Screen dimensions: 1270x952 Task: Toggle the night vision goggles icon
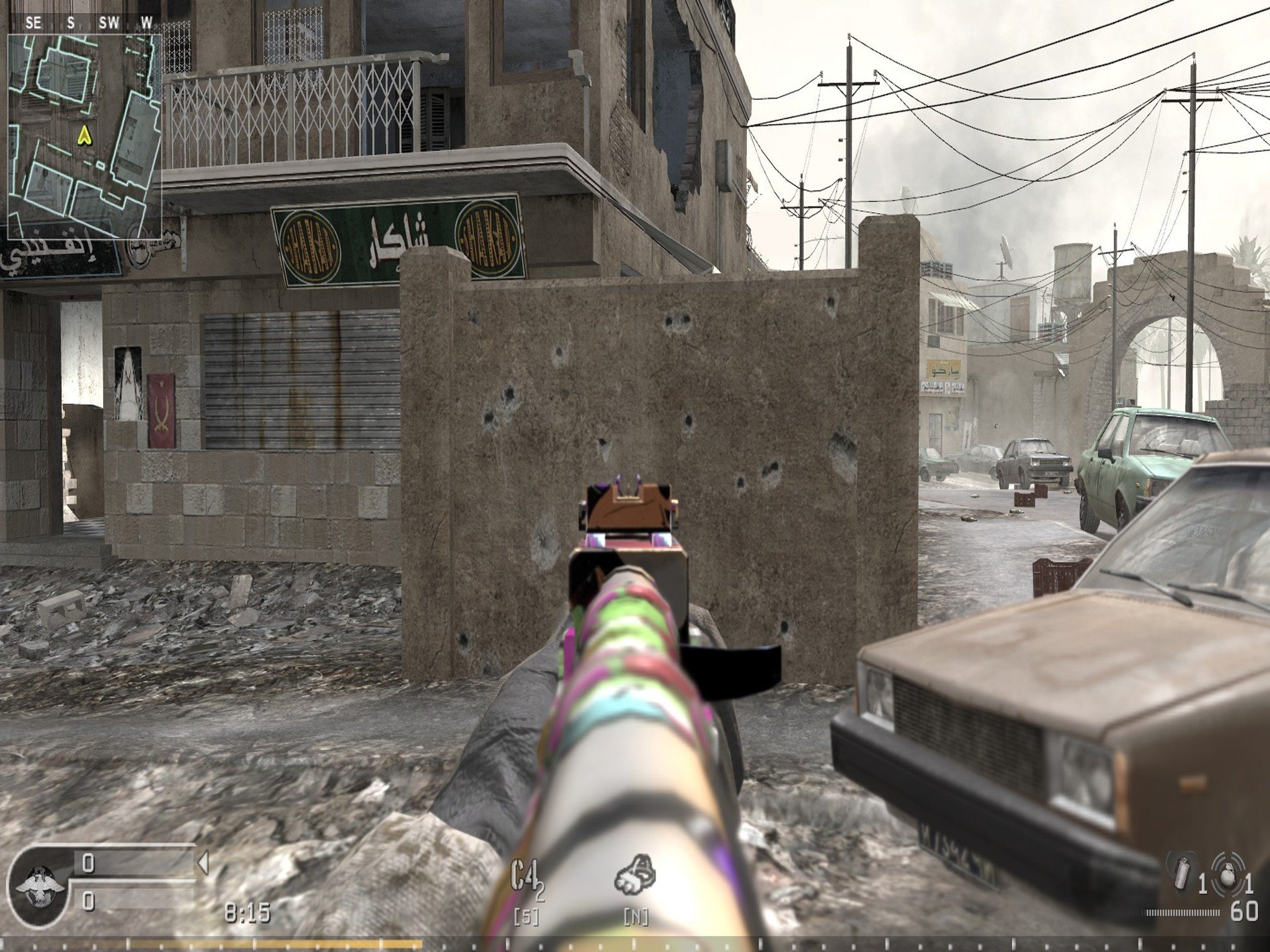pos(635,876)
